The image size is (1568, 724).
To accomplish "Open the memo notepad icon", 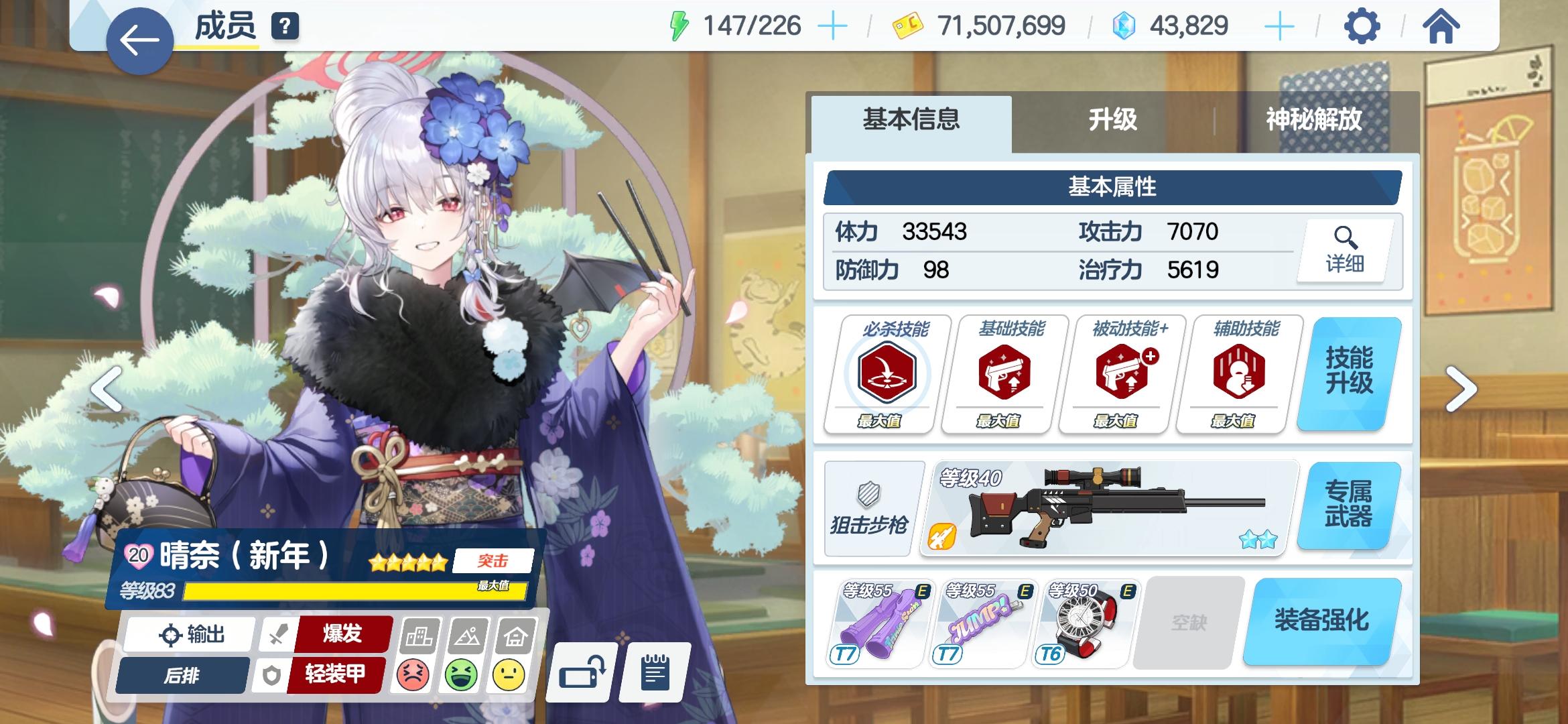I will click(x=653, y=672).
